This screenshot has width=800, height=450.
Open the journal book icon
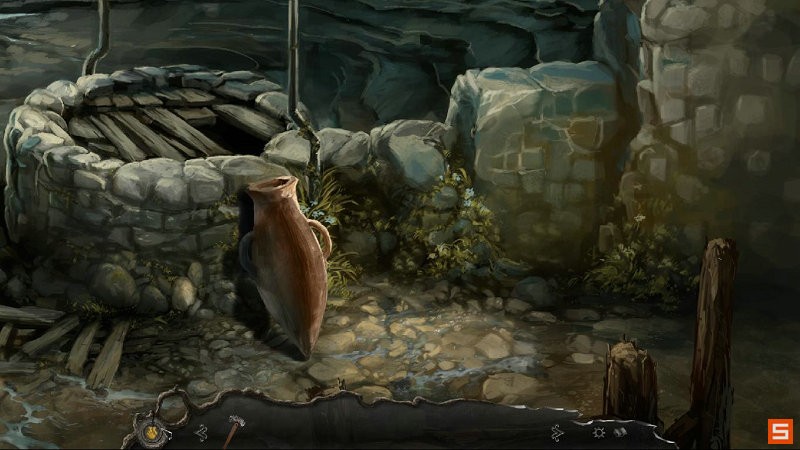620,433
